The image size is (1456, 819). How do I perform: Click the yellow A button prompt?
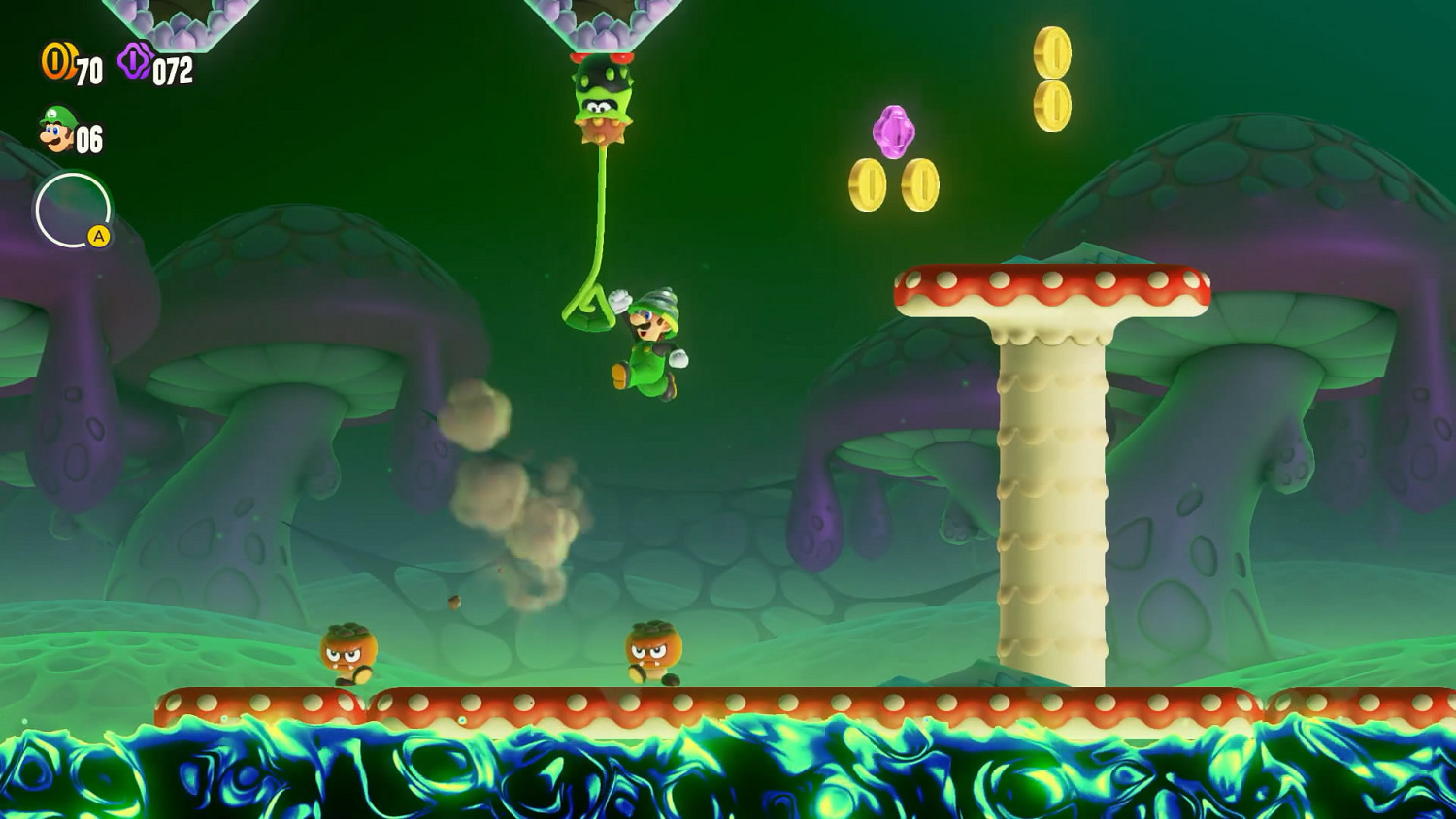[x=98, y=234]
